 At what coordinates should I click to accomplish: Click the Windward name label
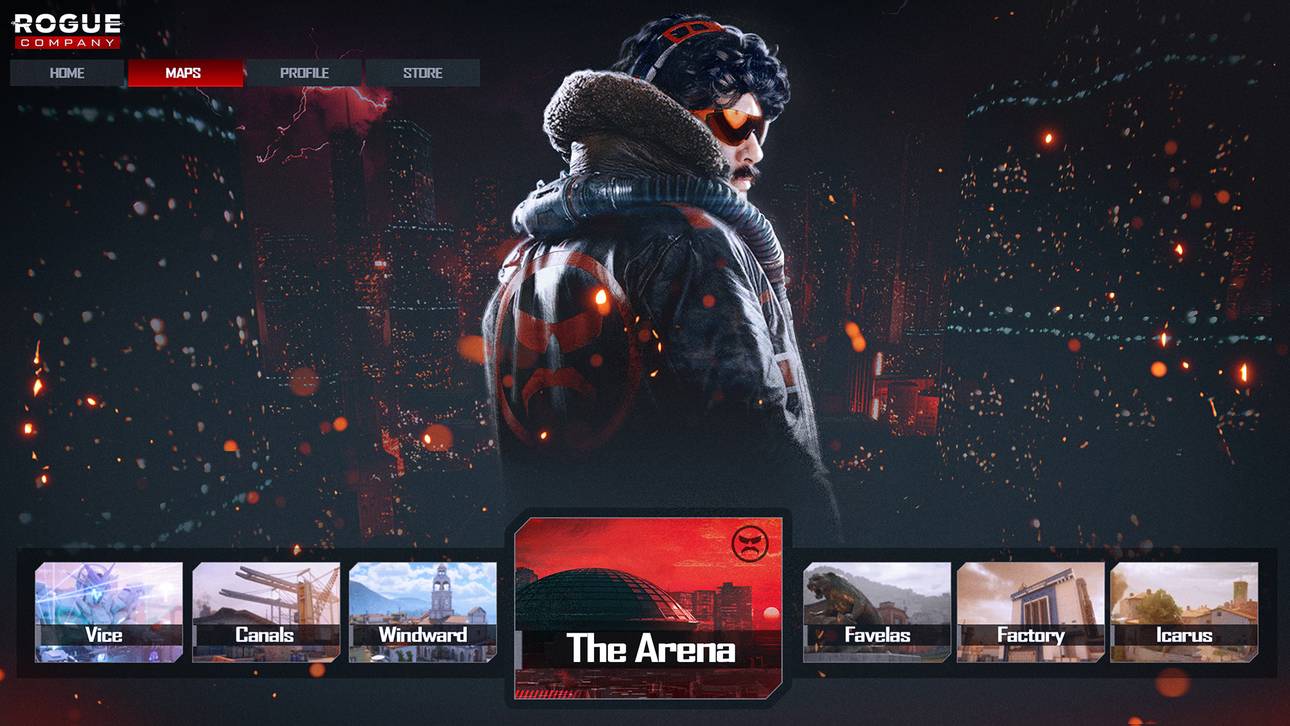[x=423, y=636]
